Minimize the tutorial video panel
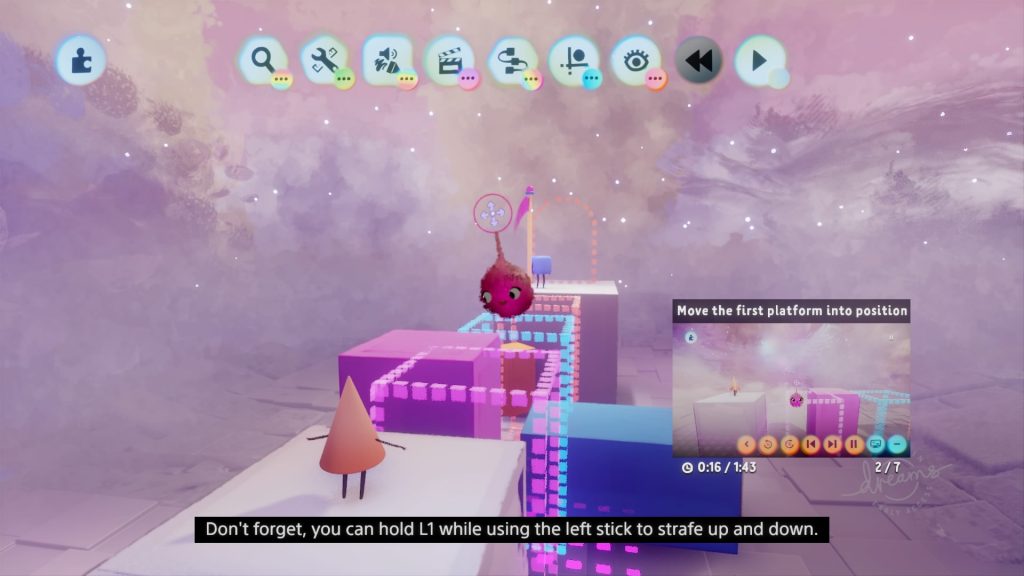1024x576 pixels. click(x=897, y=444)
